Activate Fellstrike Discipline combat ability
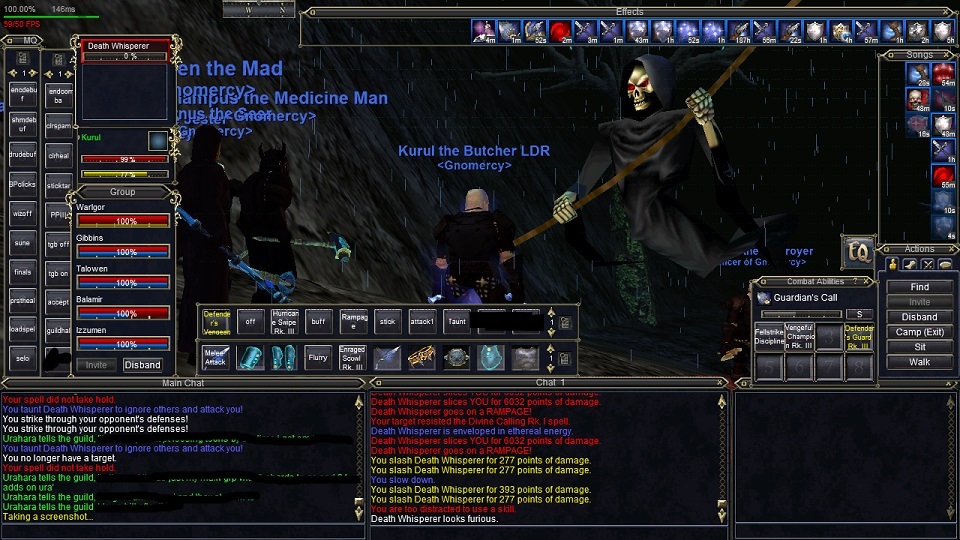960x540 pixels. [770, 337]
